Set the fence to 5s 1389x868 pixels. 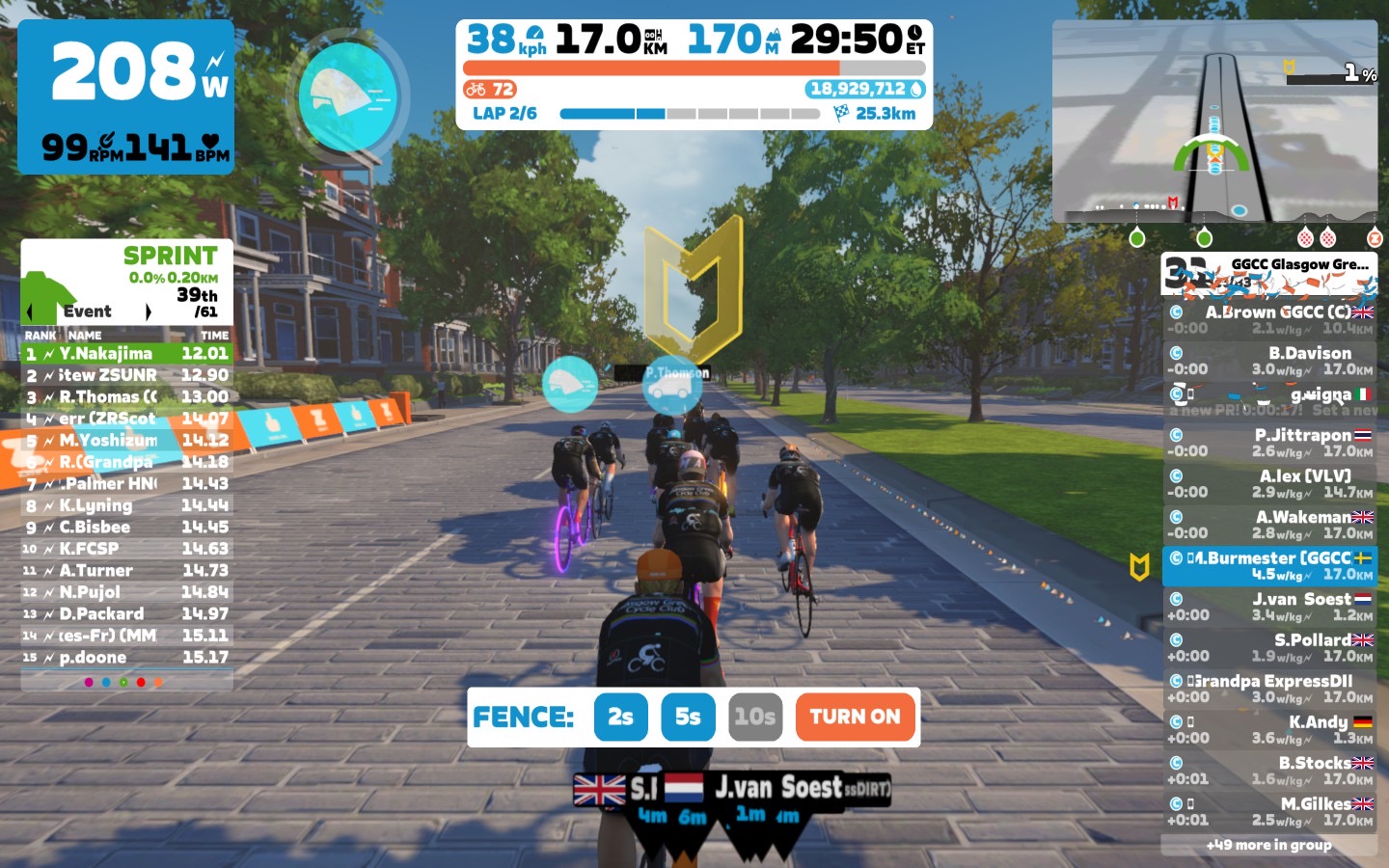tap(688, 717)
